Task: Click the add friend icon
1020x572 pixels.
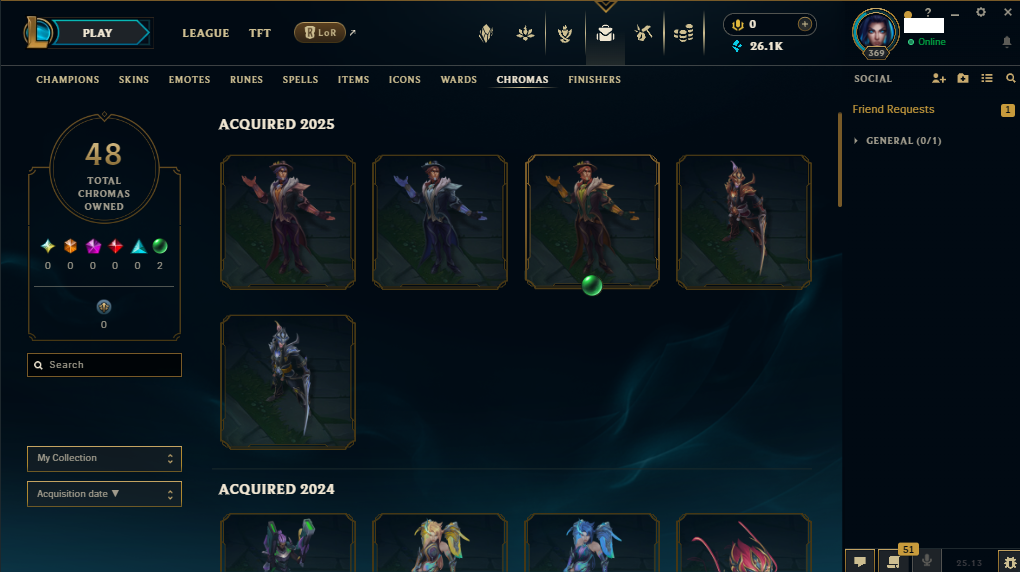Action: pos(938,79)
